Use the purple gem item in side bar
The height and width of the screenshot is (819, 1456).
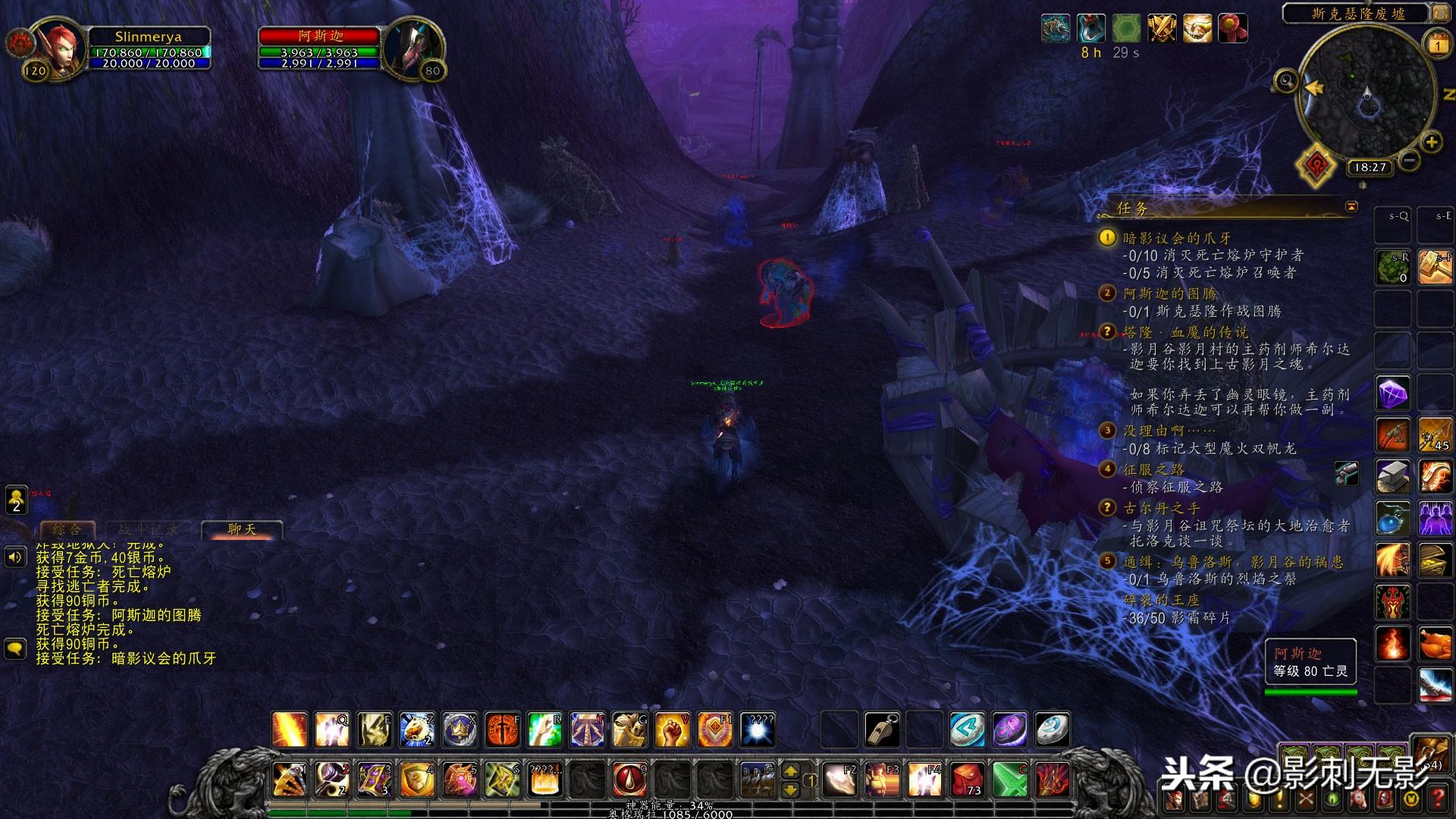[x=1392, y=394]
